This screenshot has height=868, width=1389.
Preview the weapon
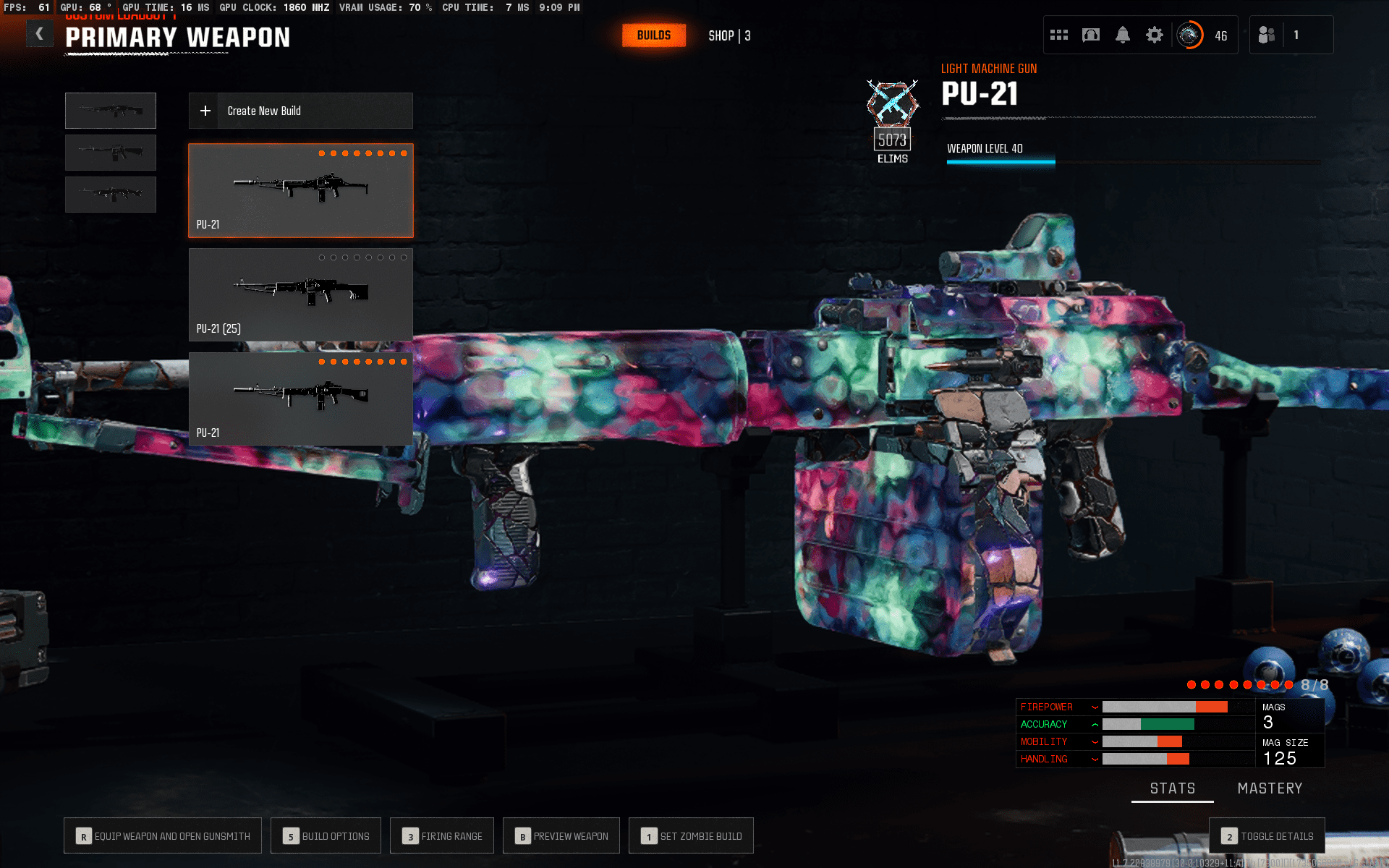[x=561, y=836]
